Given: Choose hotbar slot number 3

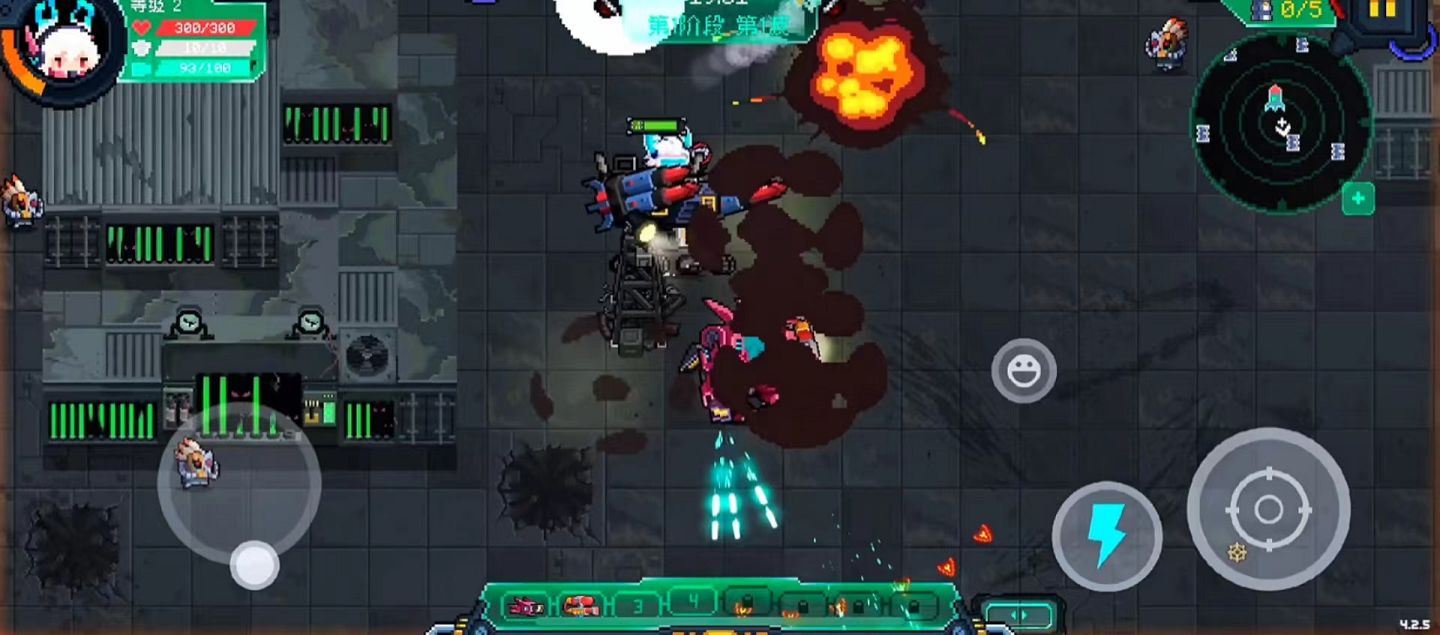Looking at the screenshot, I should coord(635,606).
